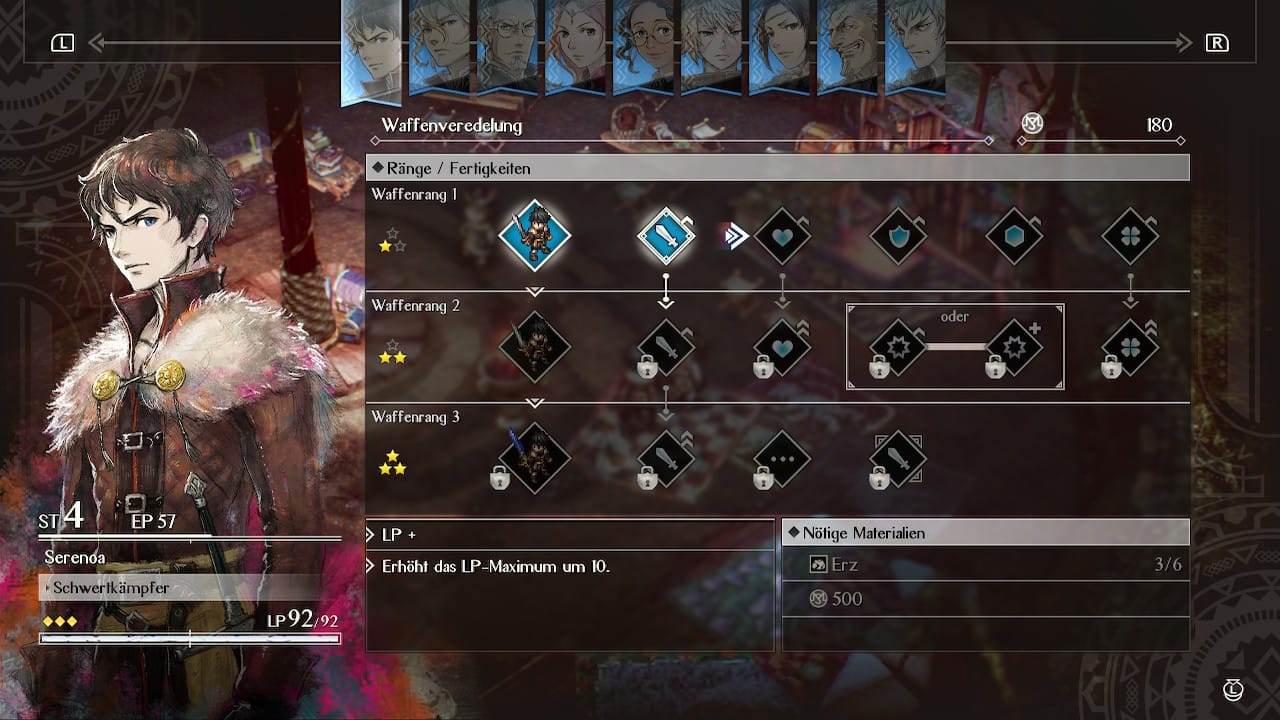The width and height of the screenshot is (1280, 720).
Task: Pick the locked burst node with plus sign
Action: pos(1014,347)
